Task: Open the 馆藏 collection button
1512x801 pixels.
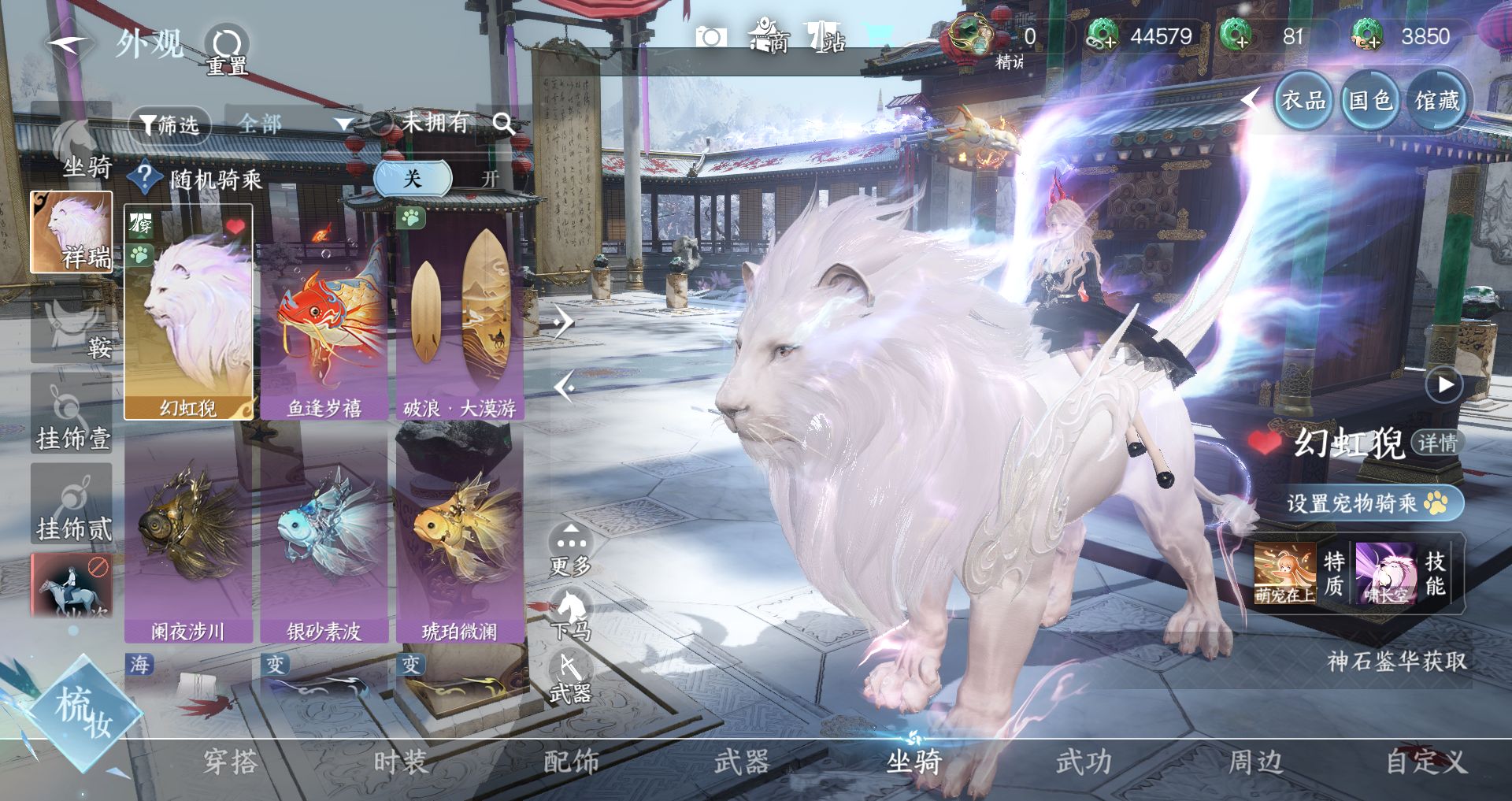Action: coord(1436,101)
